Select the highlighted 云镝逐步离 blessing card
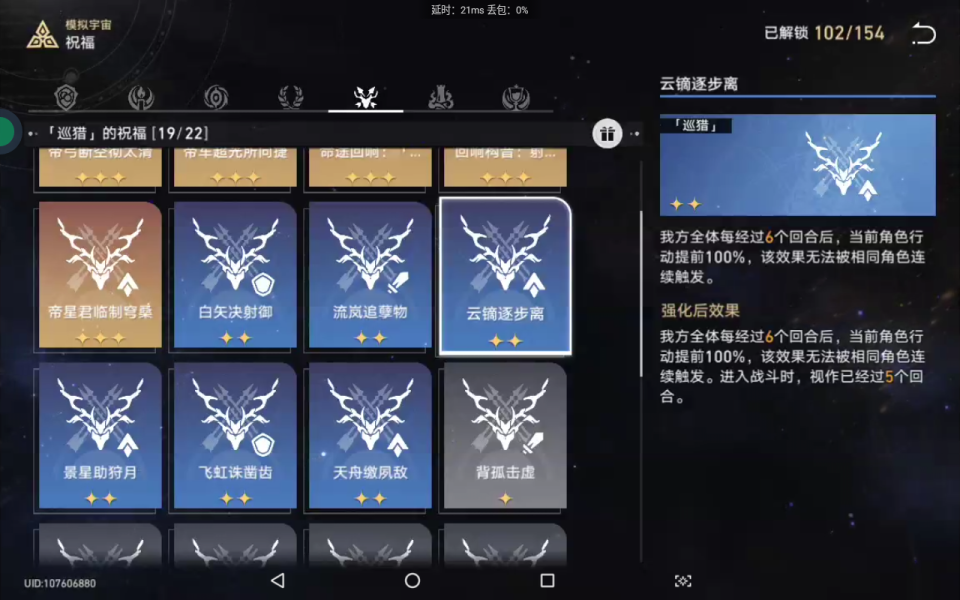Image resolution: width=960 pixels, height=600 pixels. (x=505, y=274)
